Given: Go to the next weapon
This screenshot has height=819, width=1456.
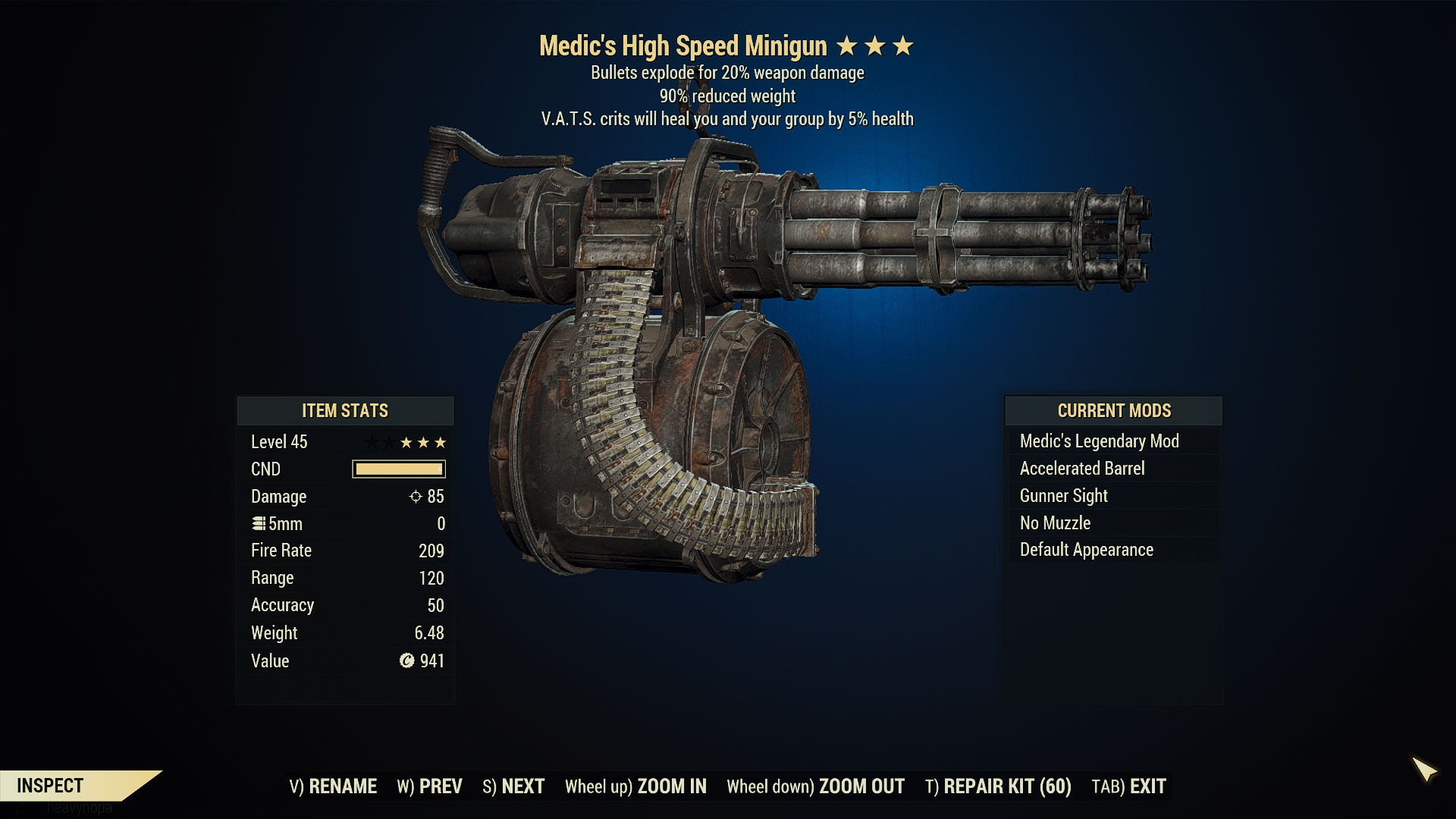Looking at the screenshot, I should coord(513,786).
